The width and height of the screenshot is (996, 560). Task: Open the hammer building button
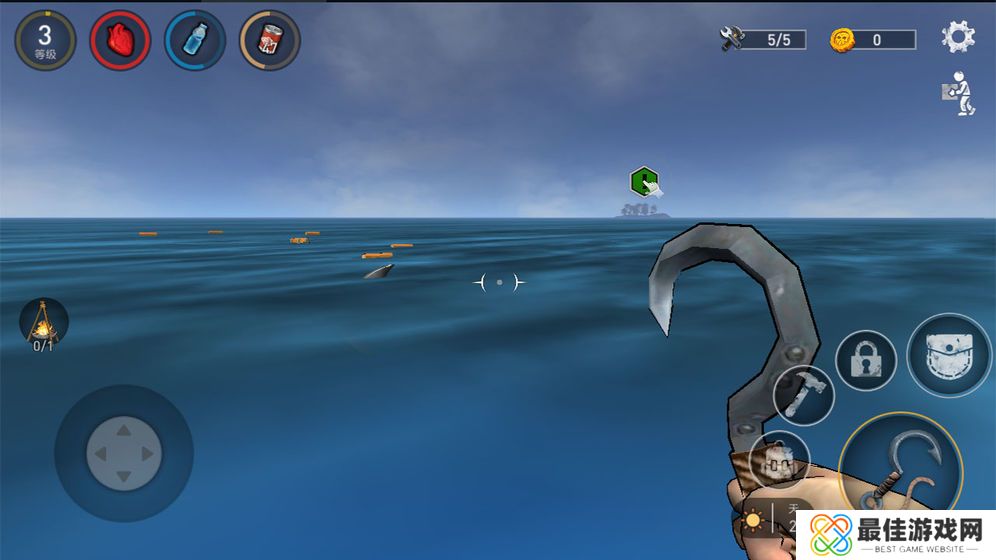tap(803, 394)
